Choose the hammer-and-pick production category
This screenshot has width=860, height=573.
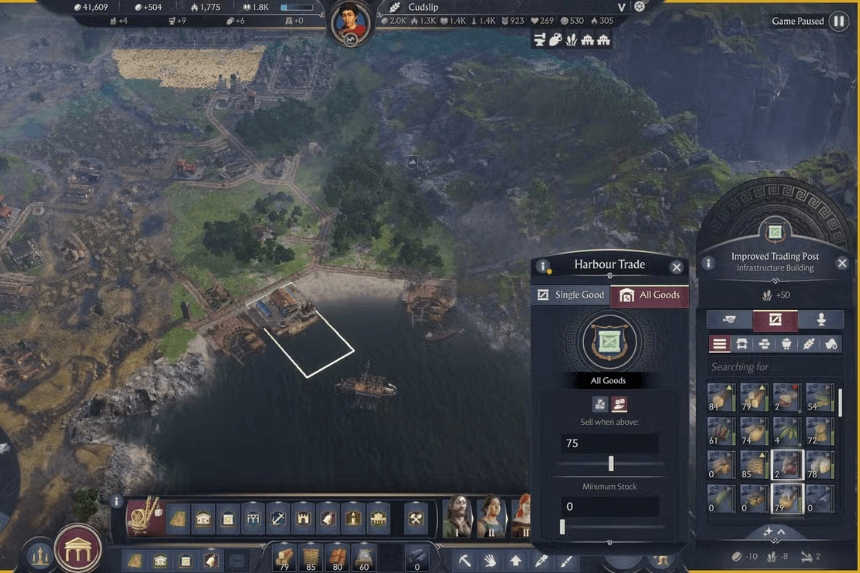coord(416,518)
